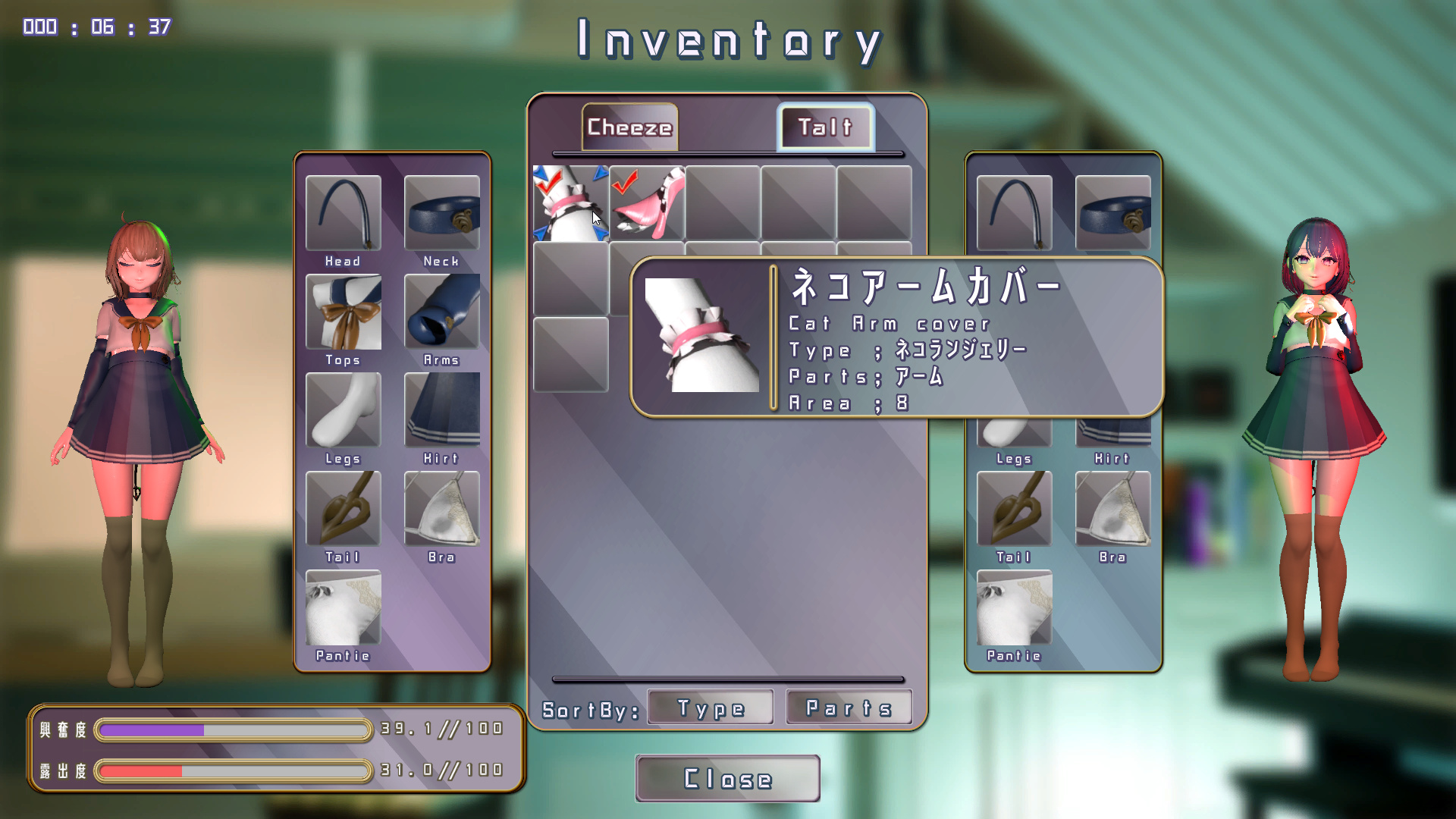Select the Talt tab
The image size is (1456, 819).
(x=826, y=127)
